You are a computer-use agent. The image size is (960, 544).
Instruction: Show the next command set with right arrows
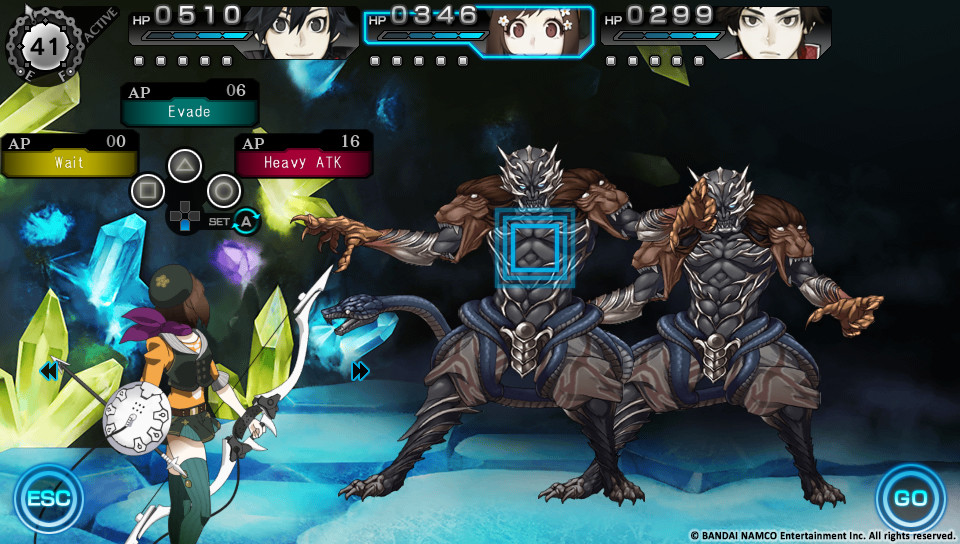361,372
